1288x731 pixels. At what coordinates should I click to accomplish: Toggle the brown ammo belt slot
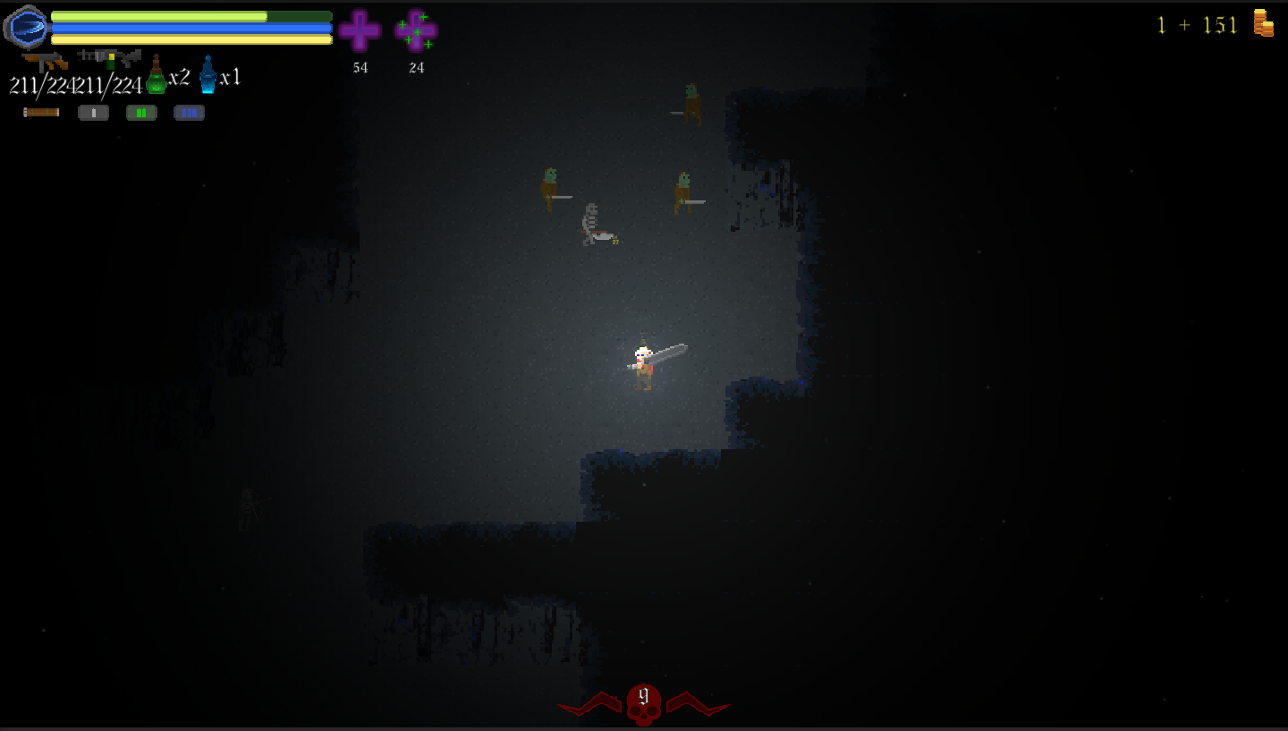coord(40,111)
